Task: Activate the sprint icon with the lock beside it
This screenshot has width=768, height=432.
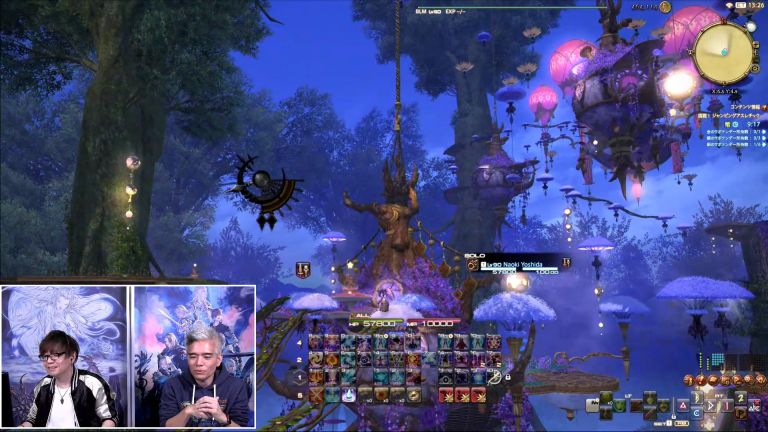Action: [x=493, y=377]
